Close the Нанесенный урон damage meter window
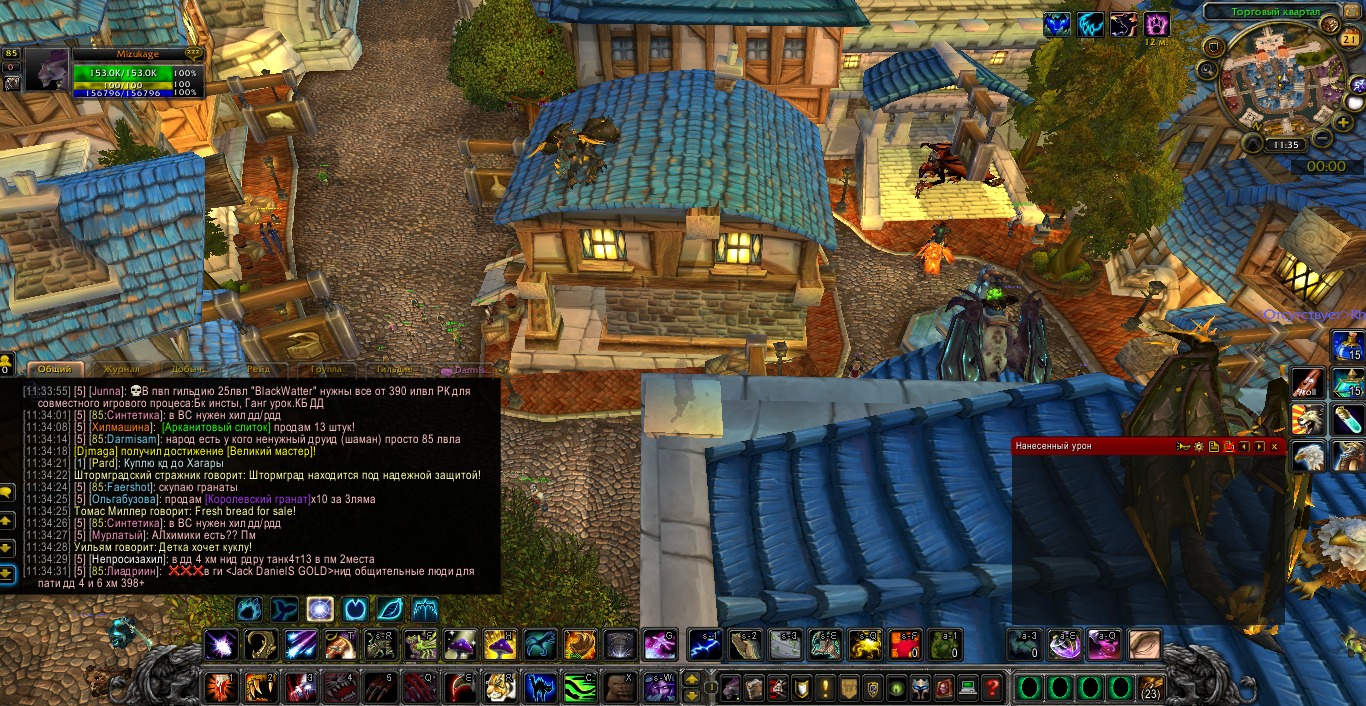 pos(1274,446)
